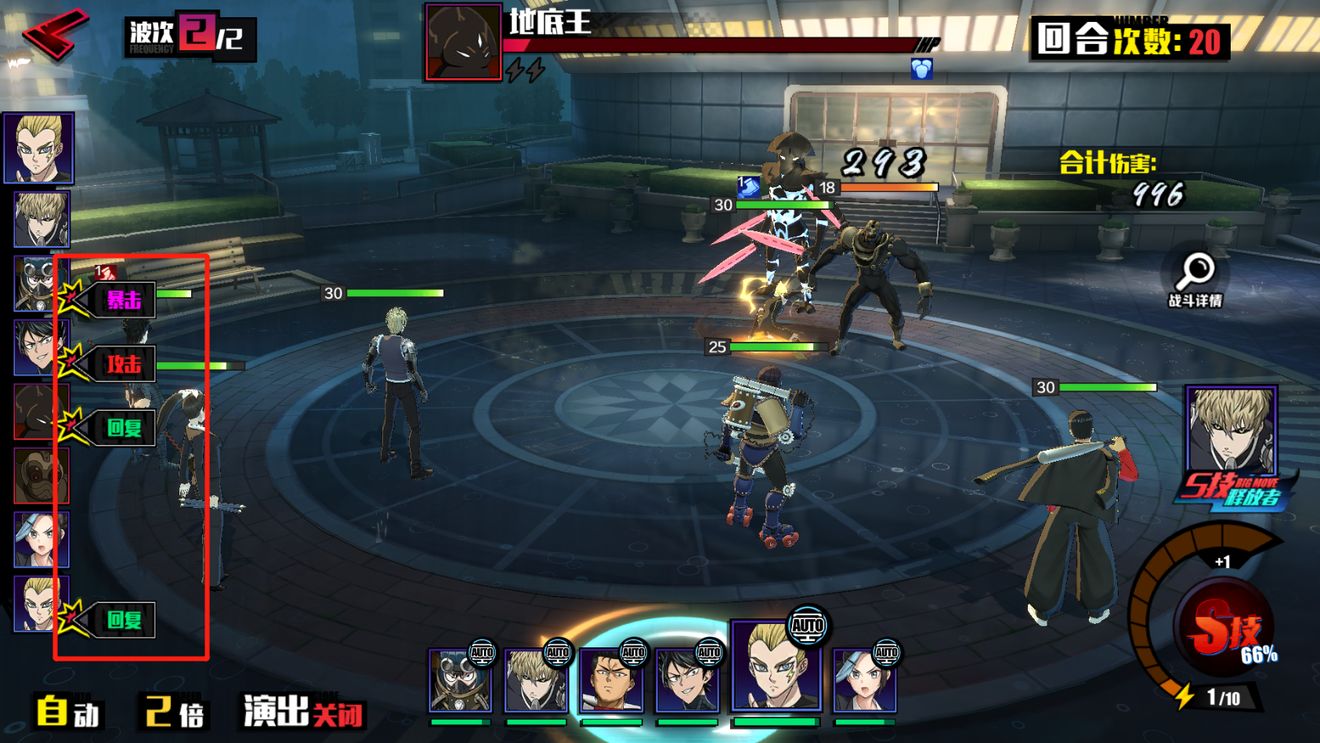
Task: Select Genos's card in the bottom team bar
Action: click(x=535, y=681)
